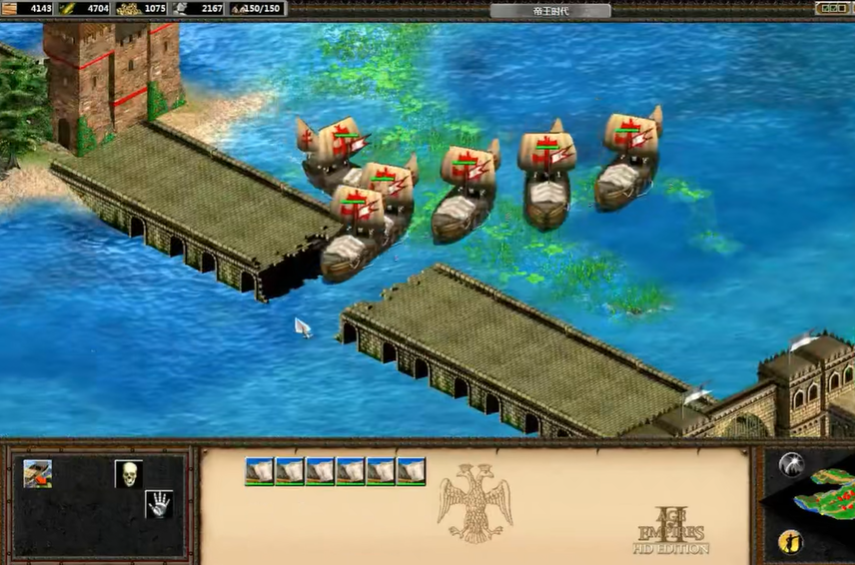Open the game menu button on the top bar

click(831, 9)
